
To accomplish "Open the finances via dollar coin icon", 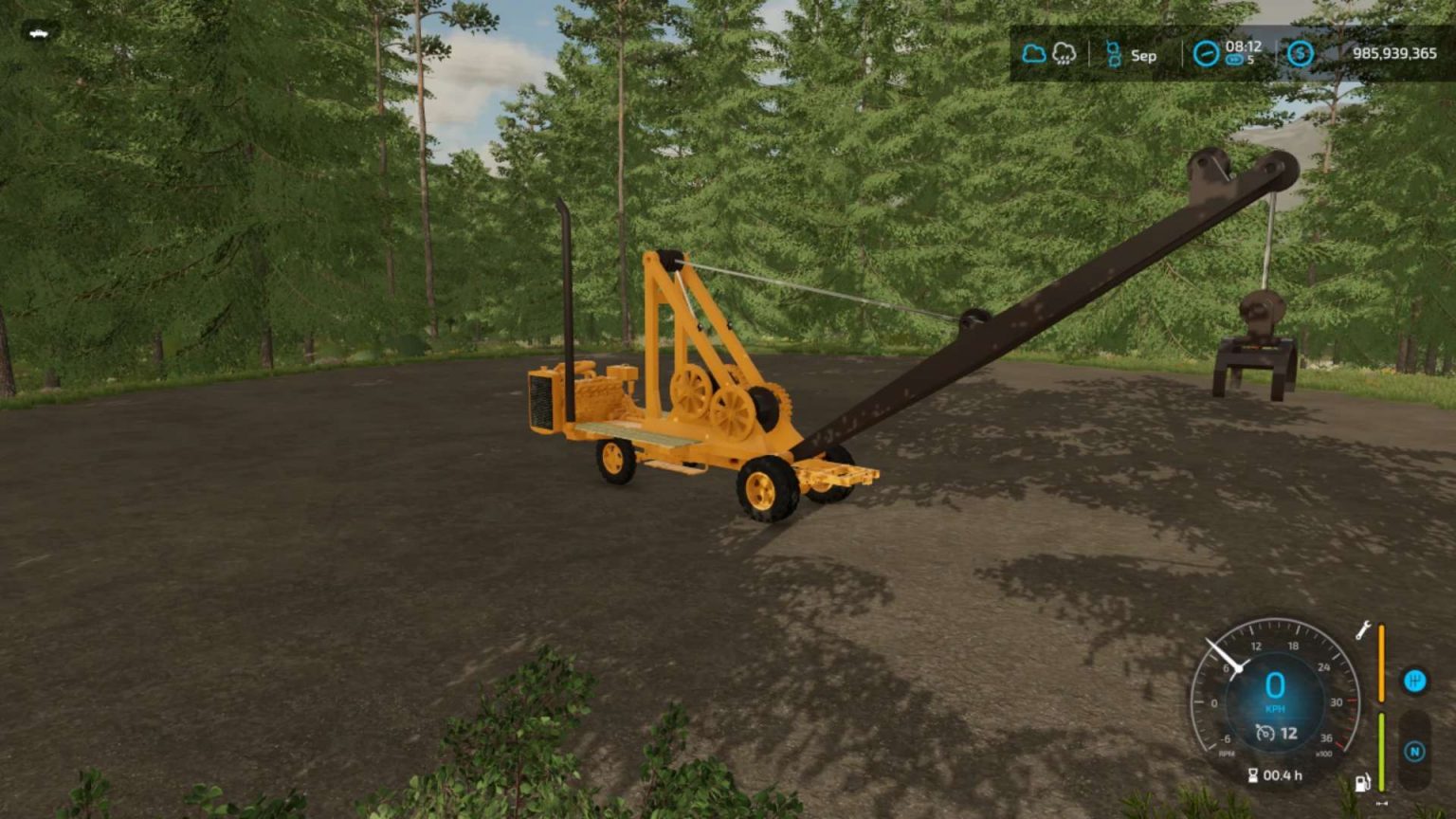I will 1301,55.
